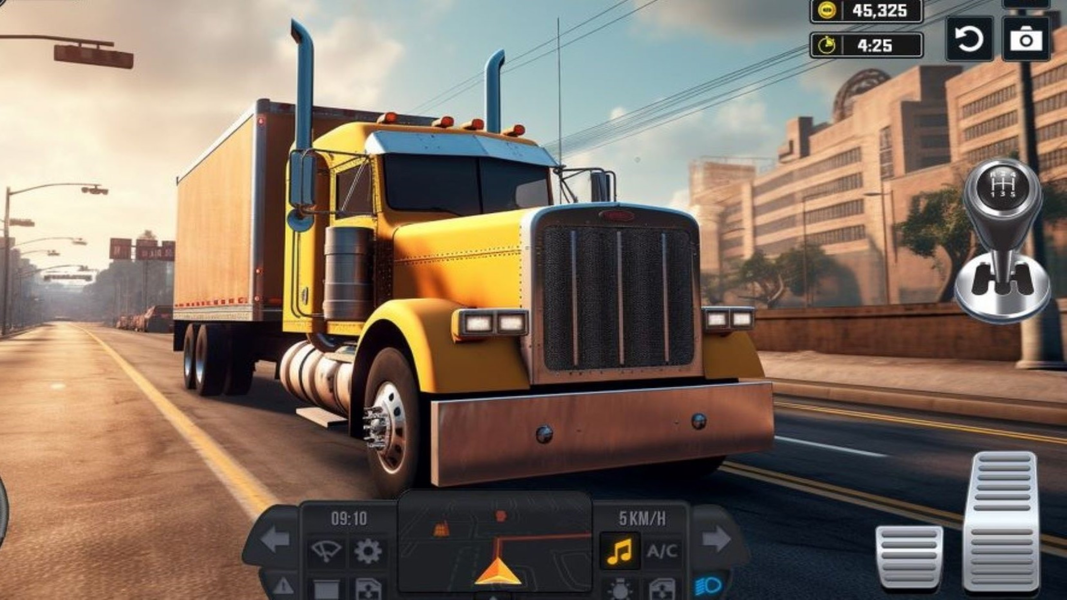Tap the small brake pedal
This screenshot has height=600, width=1067.
[x=909, y=556]
